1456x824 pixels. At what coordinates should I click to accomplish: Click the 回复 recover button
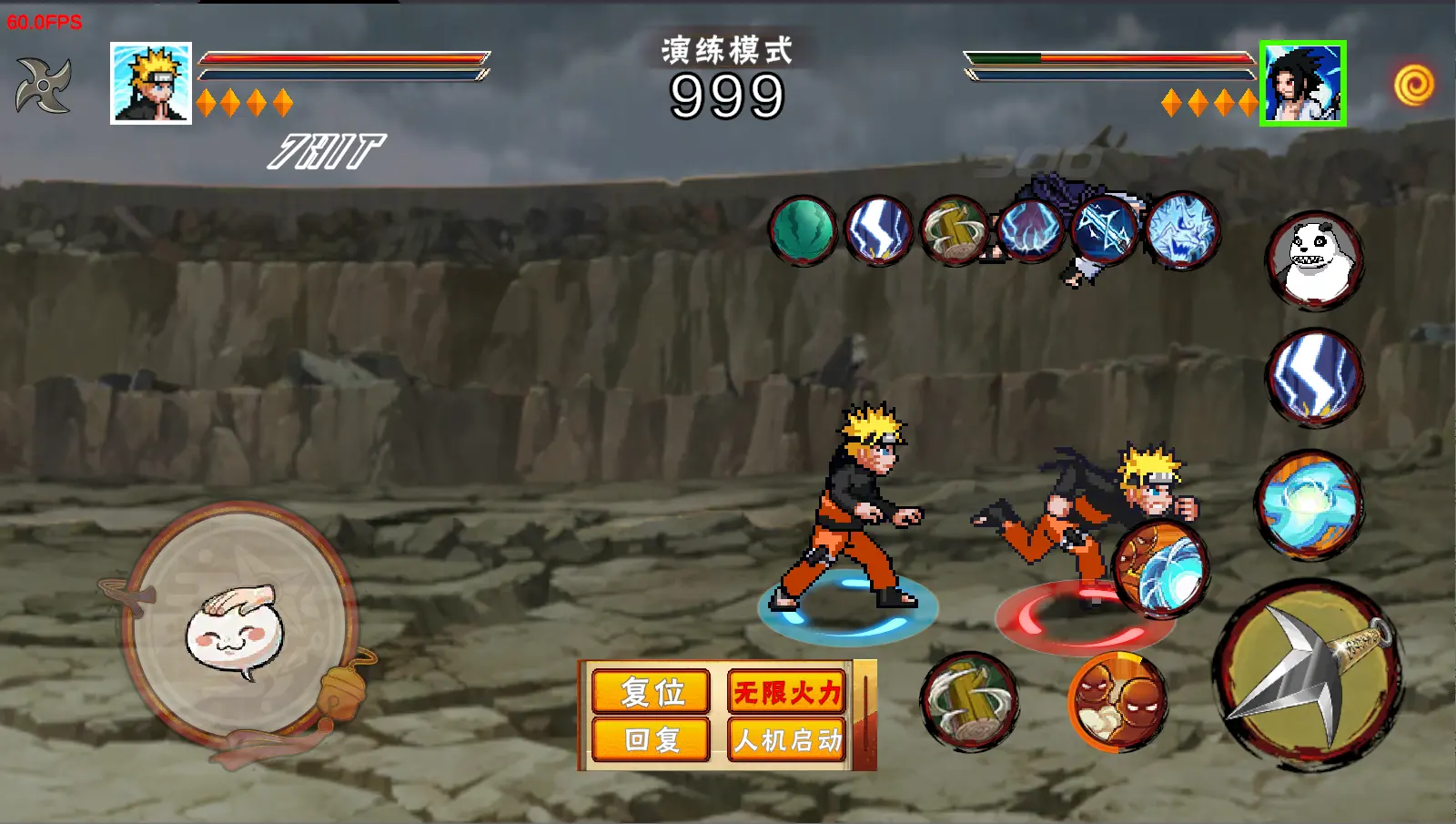649,741
